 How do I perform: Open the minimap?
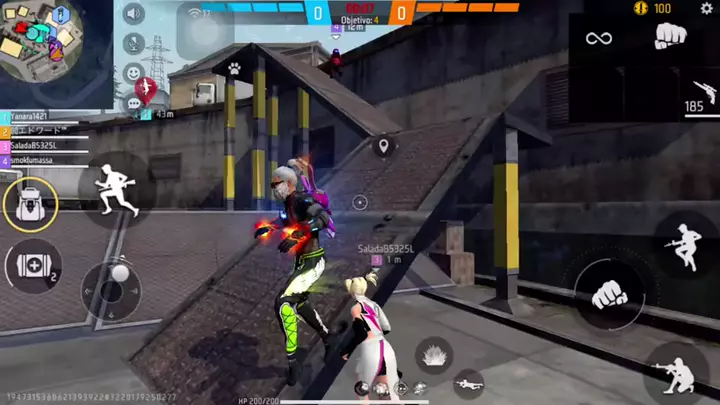[42, 42]
